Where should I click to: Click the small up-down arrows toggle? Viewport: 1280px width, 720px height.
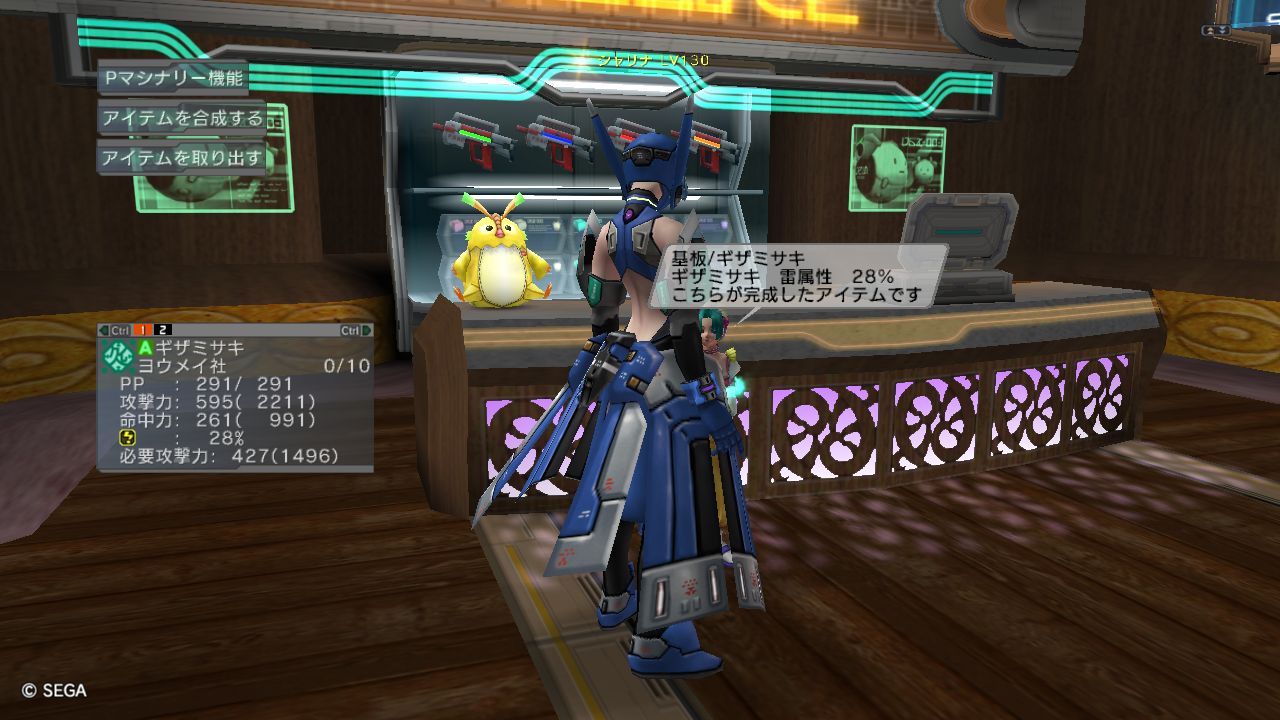(x=1218, y=31)
